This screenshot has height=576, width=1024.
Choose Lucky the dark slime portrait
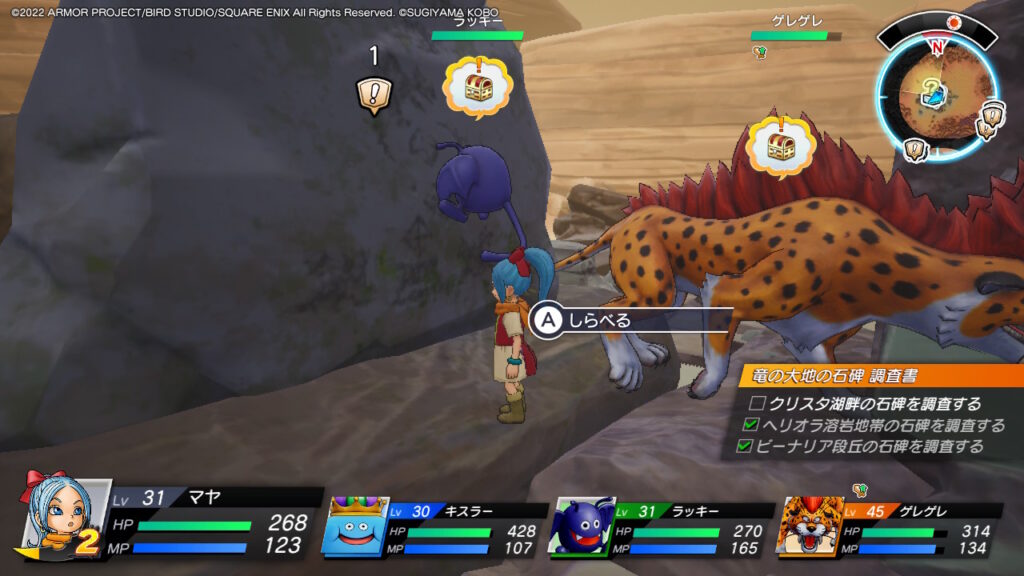click(x=581, y=524)
